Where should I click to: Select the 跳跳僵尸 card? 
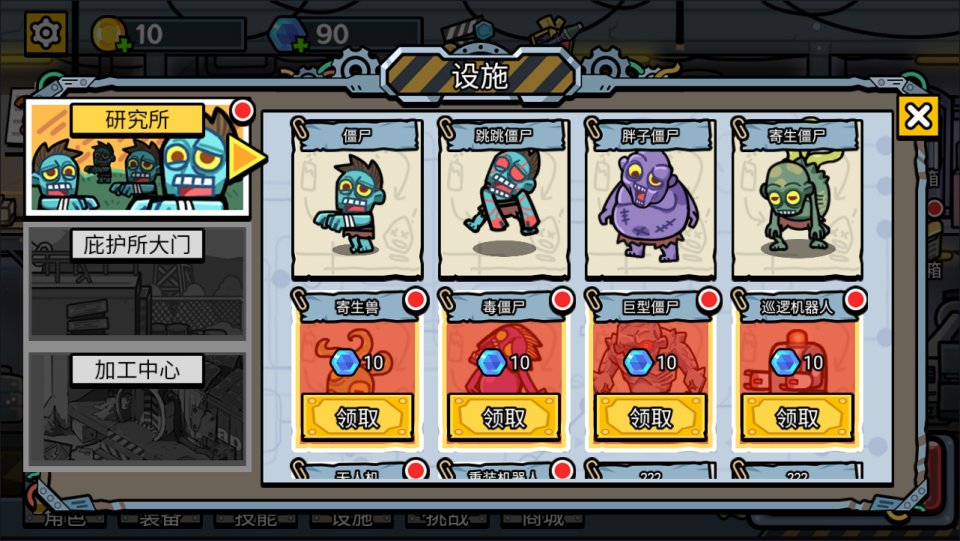click(x=503, y=200)
